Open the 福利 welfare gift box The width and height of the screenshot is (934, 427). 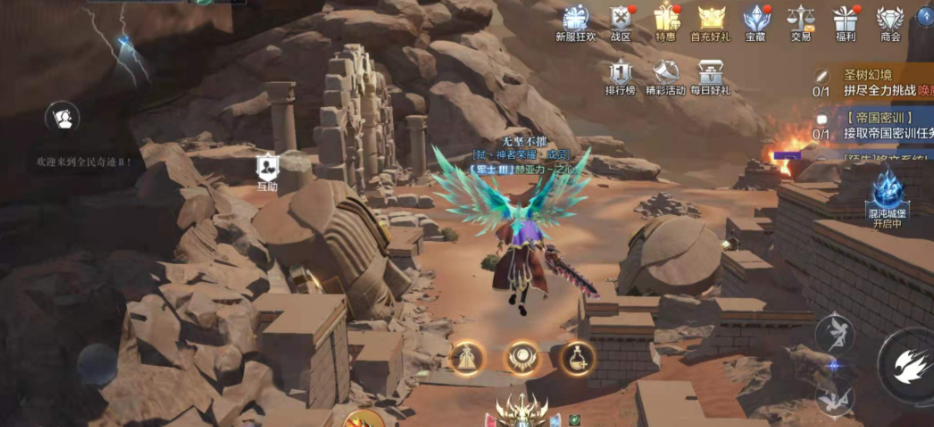(846, 20)
